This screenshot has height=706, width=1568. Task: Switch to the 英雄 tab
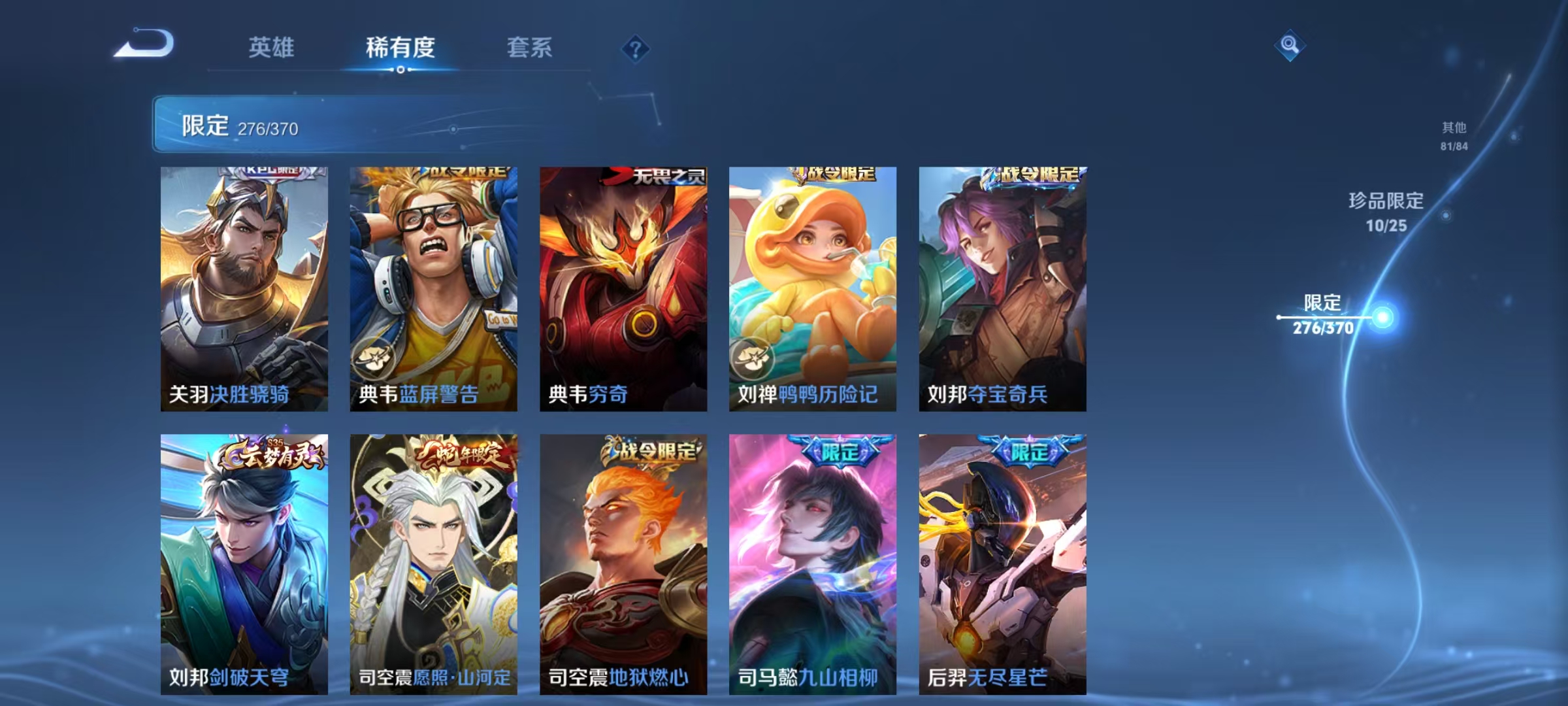click(x=270, y=48)
